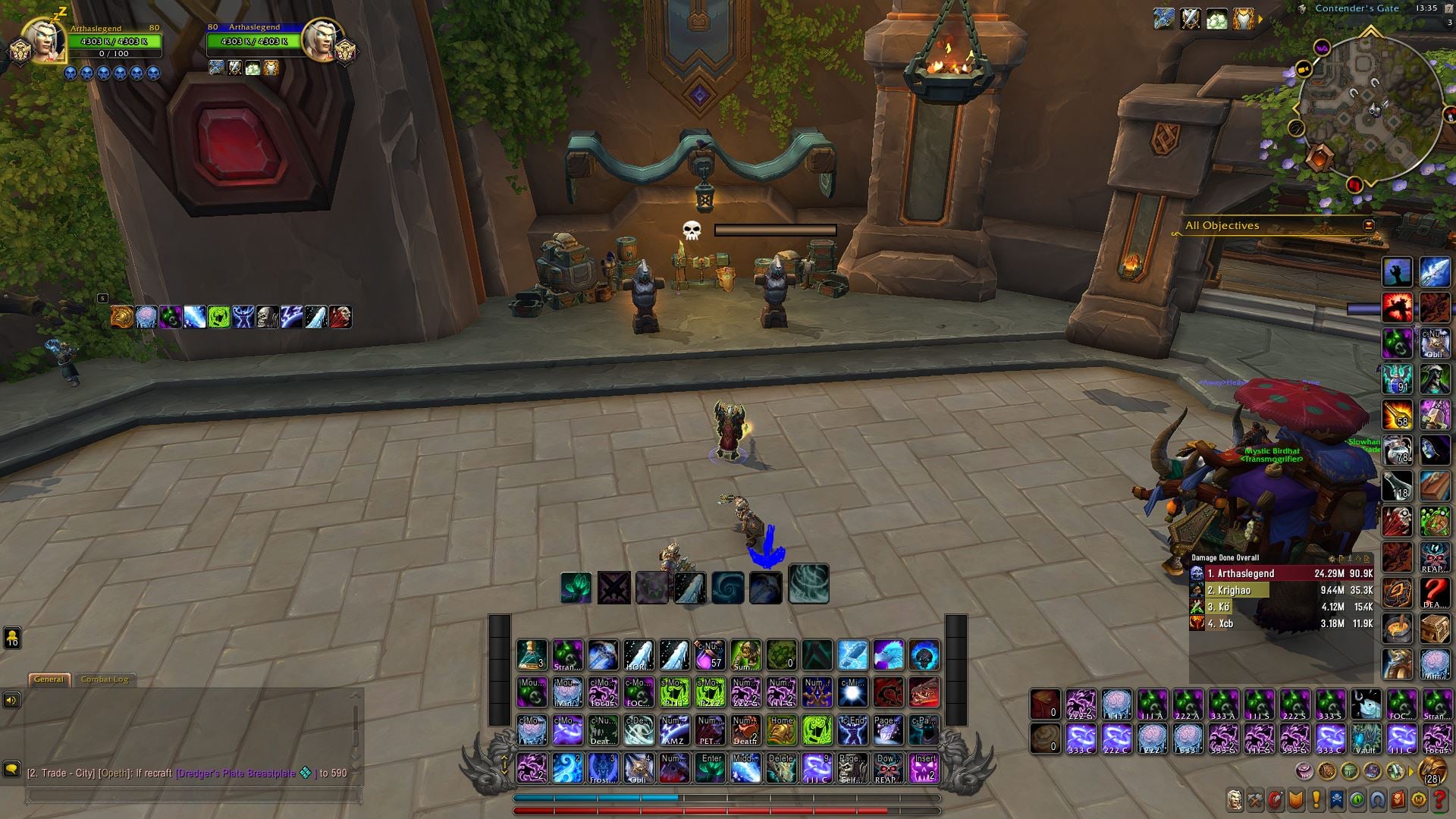The height and width of the screenshot is (819, 1456).
Task: Open the character info micro button
Action: pos(1235,799)
